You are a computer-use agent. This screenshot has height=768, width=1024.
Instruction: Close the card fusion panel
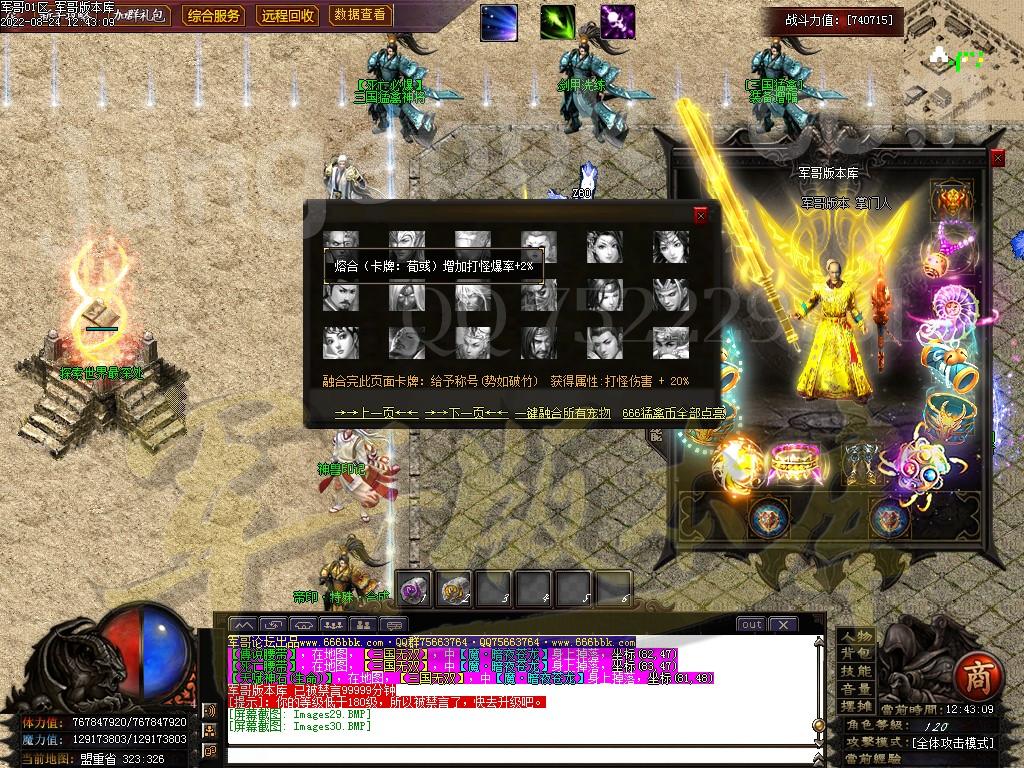point(701,215)
